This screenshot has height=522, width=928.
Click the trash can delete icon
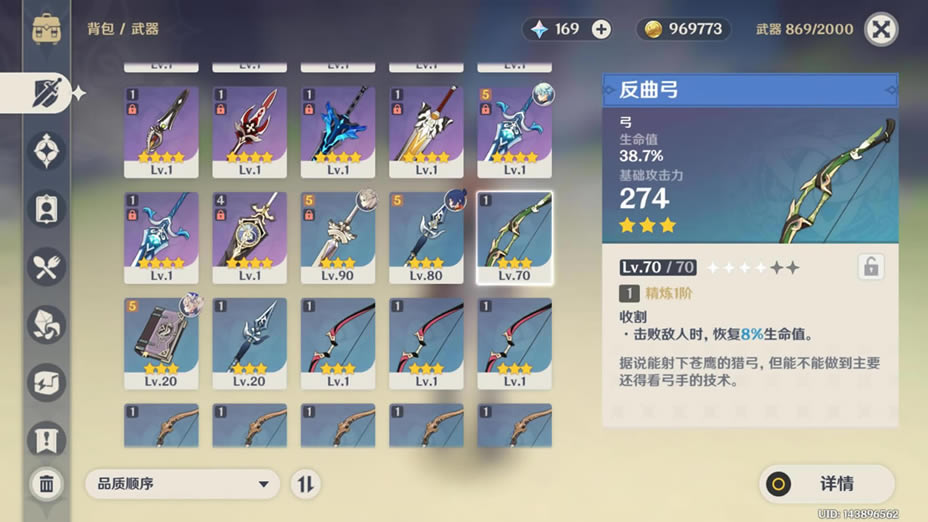(46, 484)
